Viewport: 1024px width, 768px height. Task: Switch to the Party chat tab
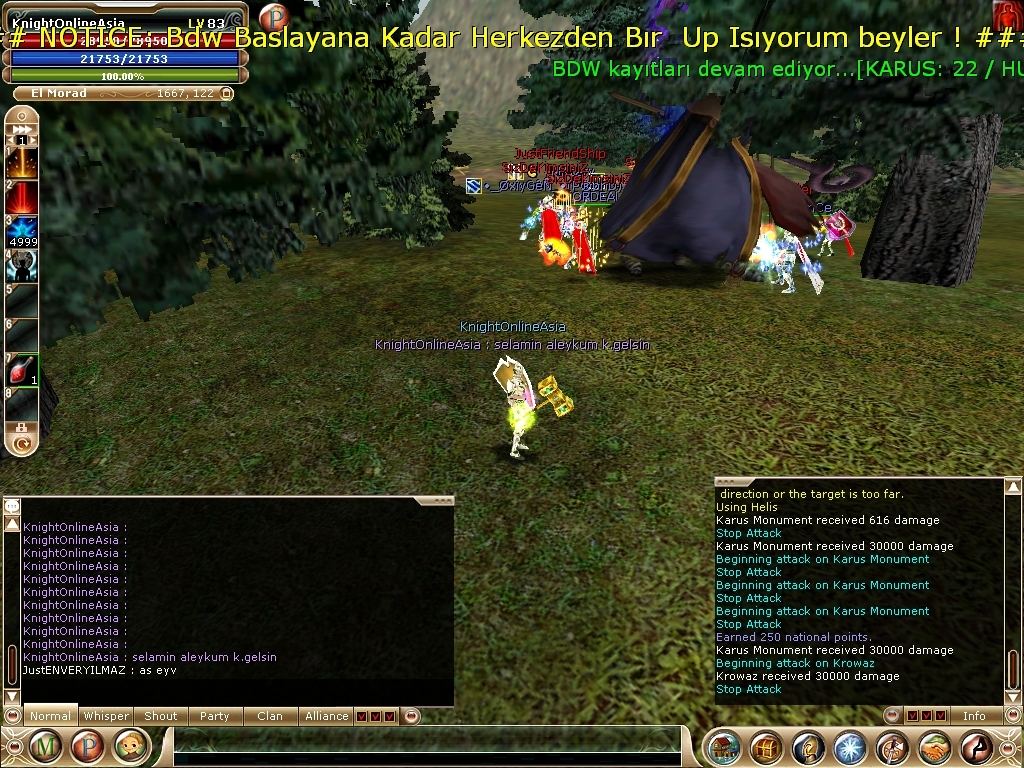point(214,716)
